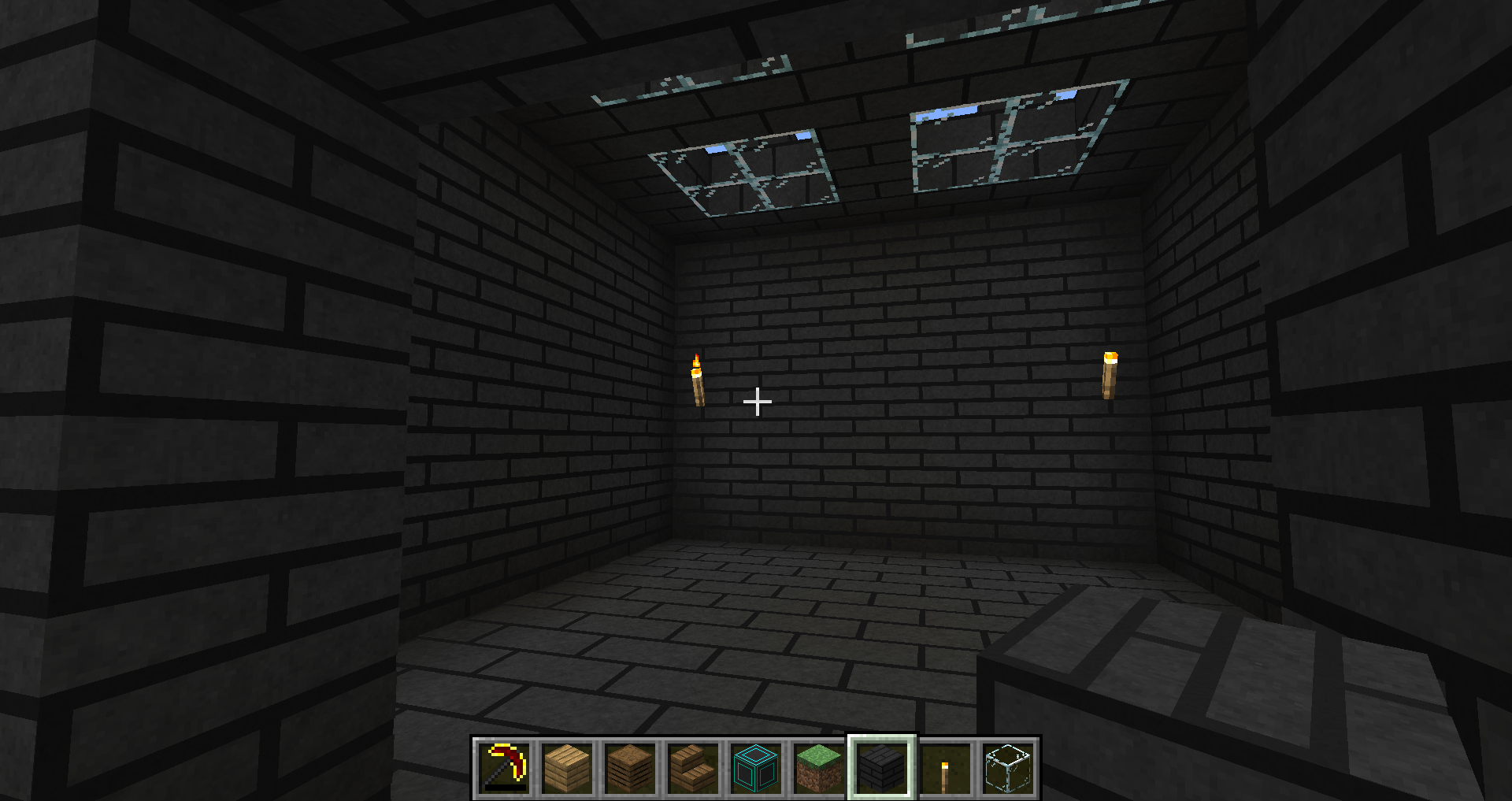Choose the grass block slot
The image size is (1512, 801).
click(x=819, y=767)
